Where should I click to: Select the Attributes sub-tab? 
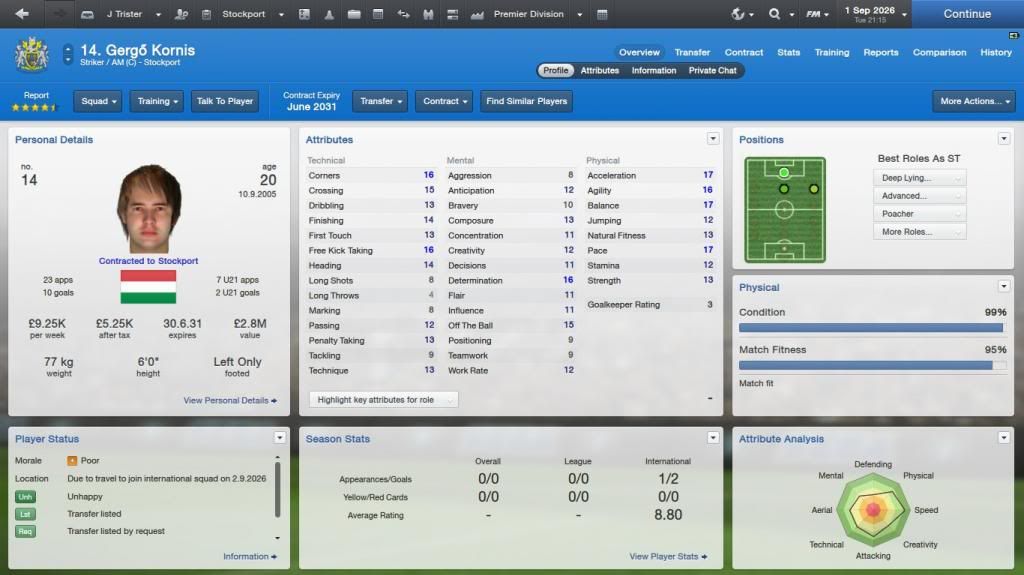click(x=600, y=71)
